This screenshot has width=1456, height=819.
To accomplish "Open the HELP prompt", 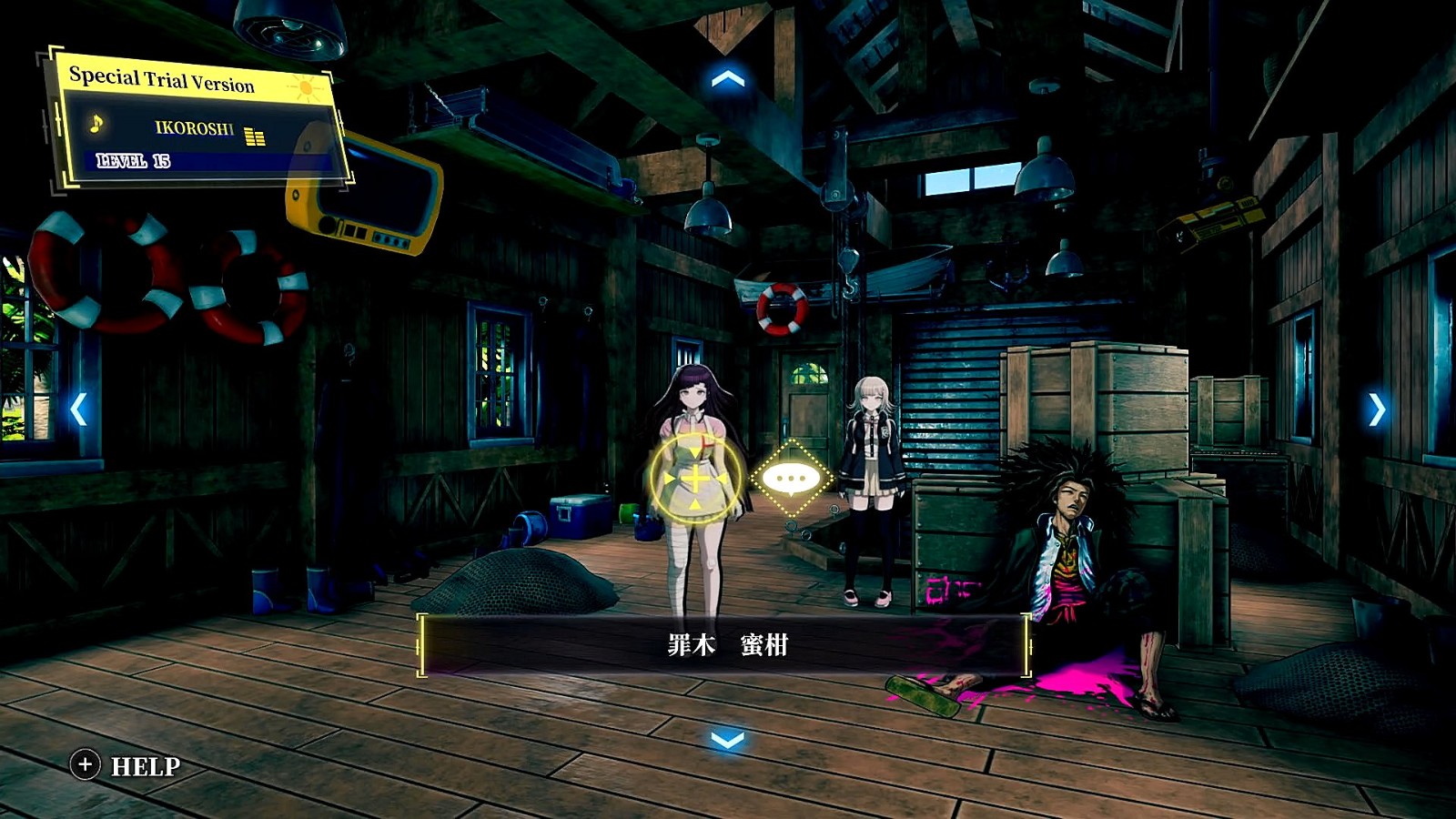I will tap(126, 766).
